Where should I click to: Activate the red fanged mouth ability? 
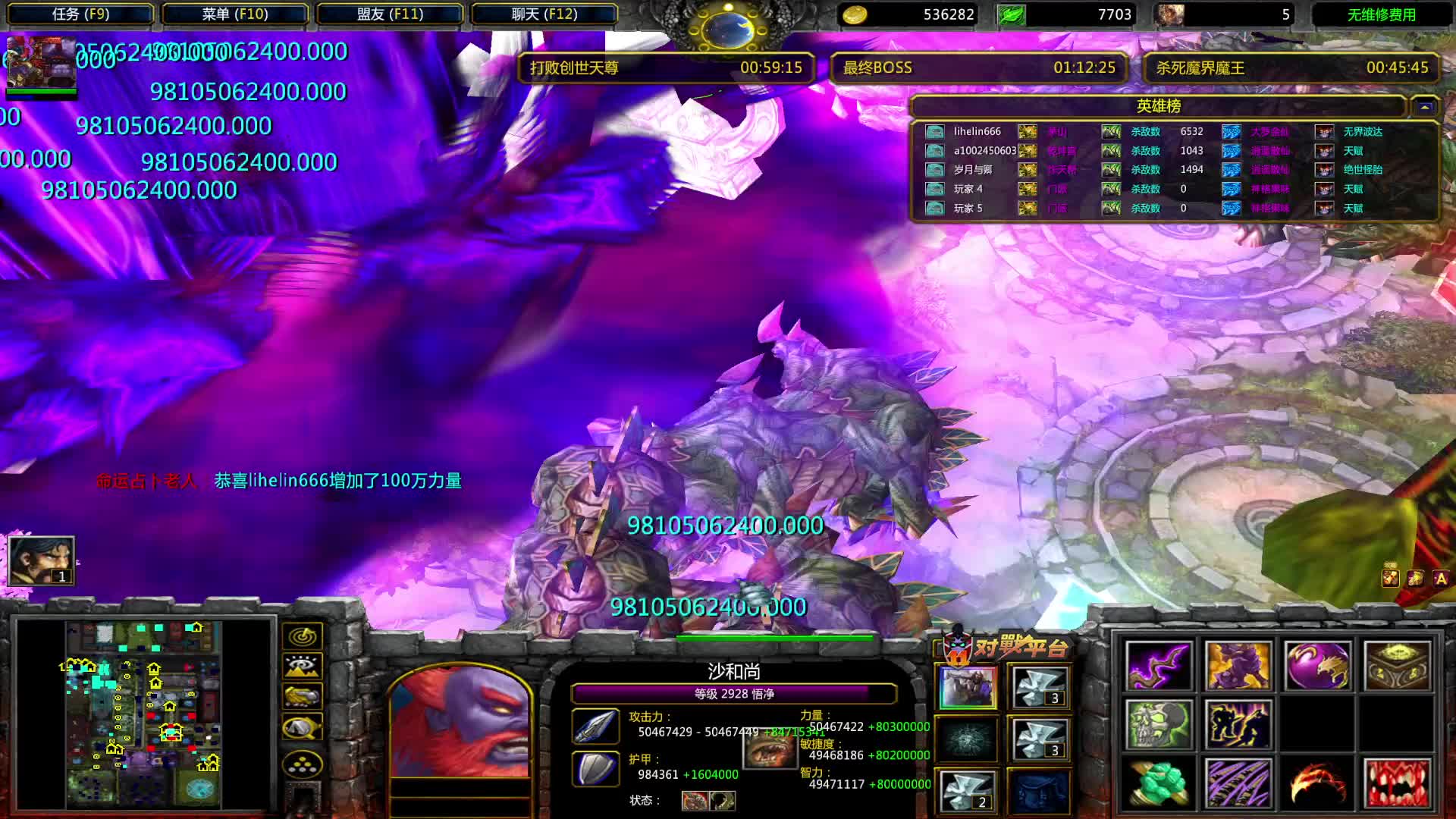pyautogui.click(x=1397, y=783)
